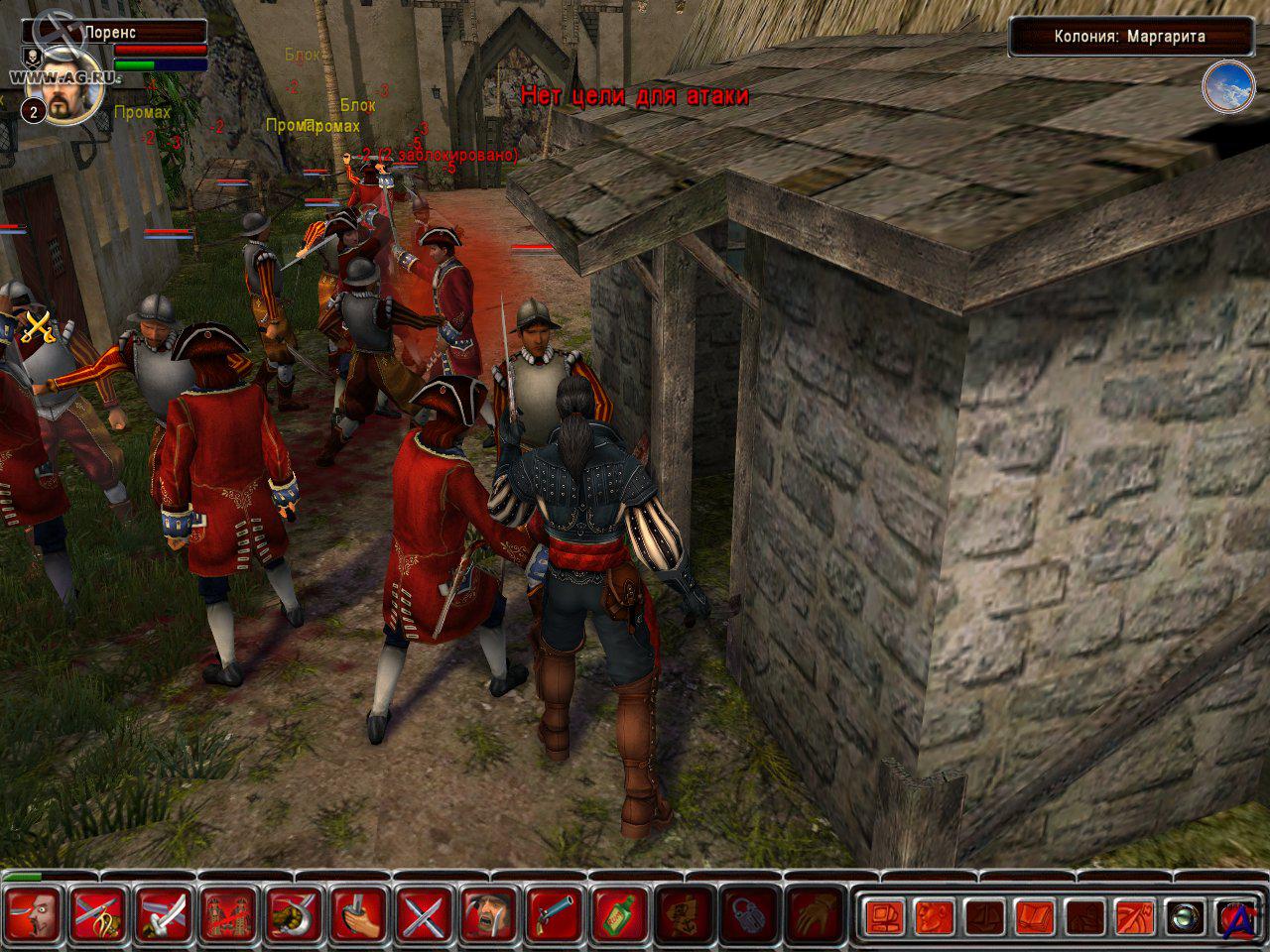Activate the fist with curved blade skill
This screenshot has width=1270, height=952.
point(295,913)
